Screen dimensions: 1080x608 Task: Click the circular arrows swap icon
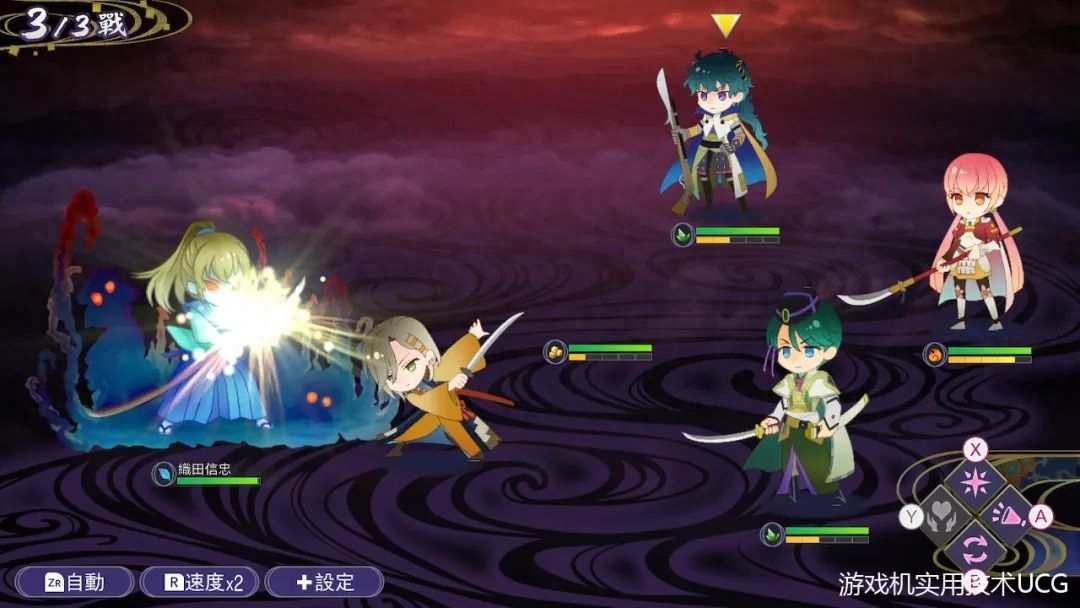[975, 549]
